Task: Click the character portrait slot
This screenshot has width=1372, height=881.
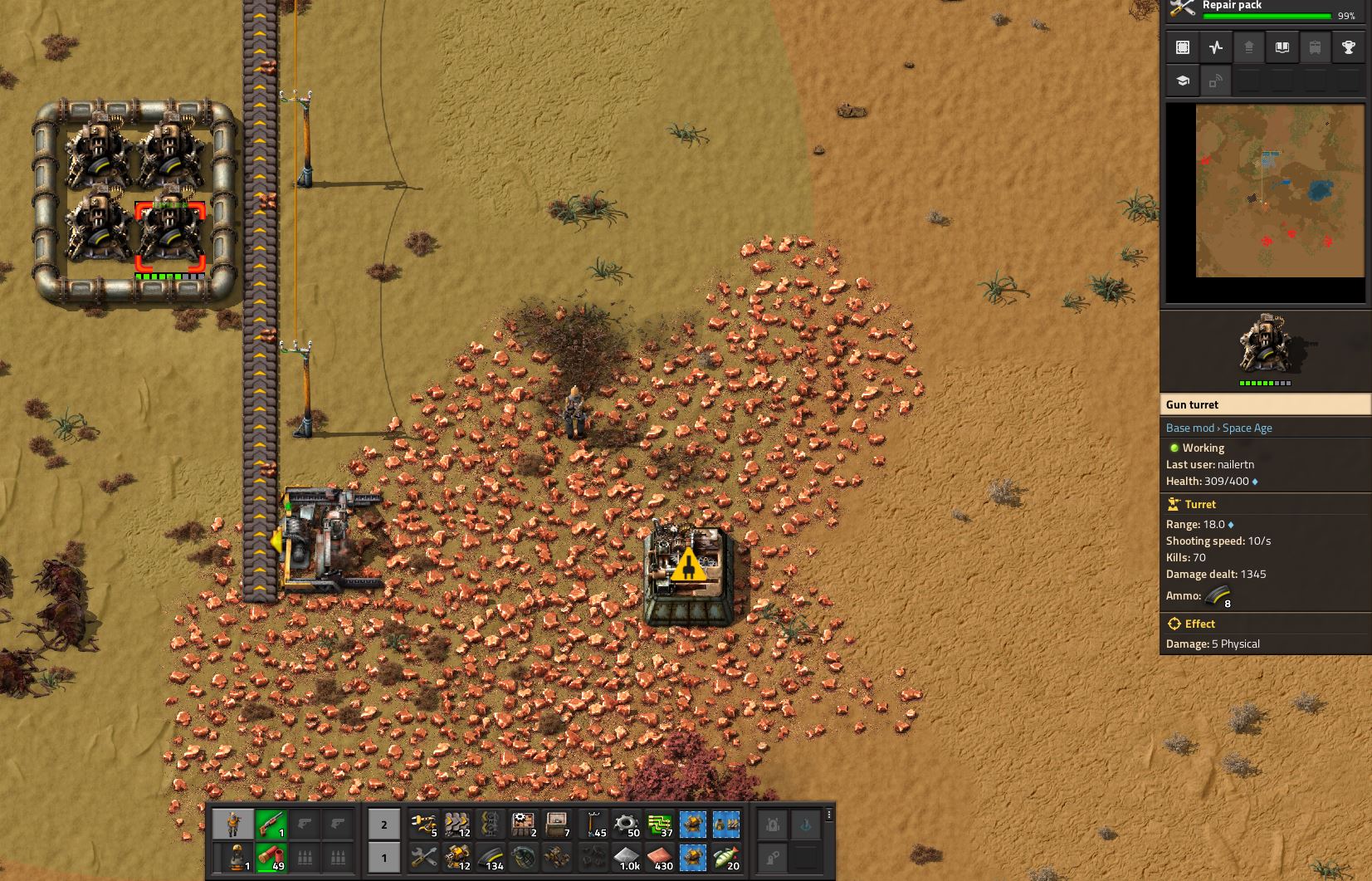Action: [233, 824]
